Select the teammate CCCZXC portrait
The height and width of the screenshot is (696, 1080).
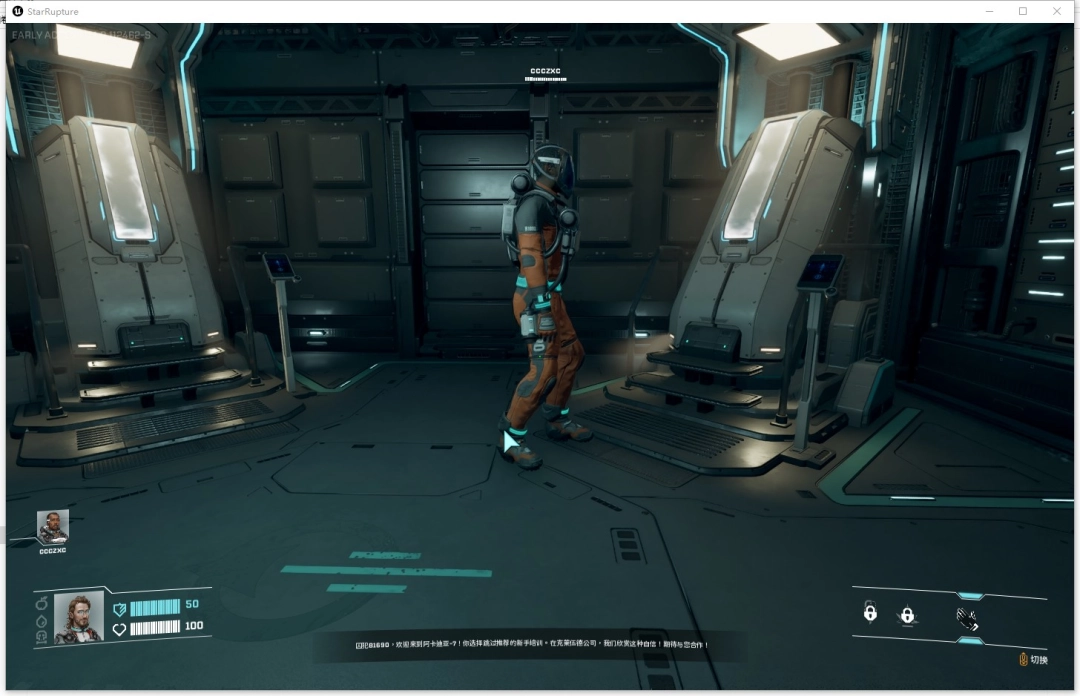coord(53,526)
